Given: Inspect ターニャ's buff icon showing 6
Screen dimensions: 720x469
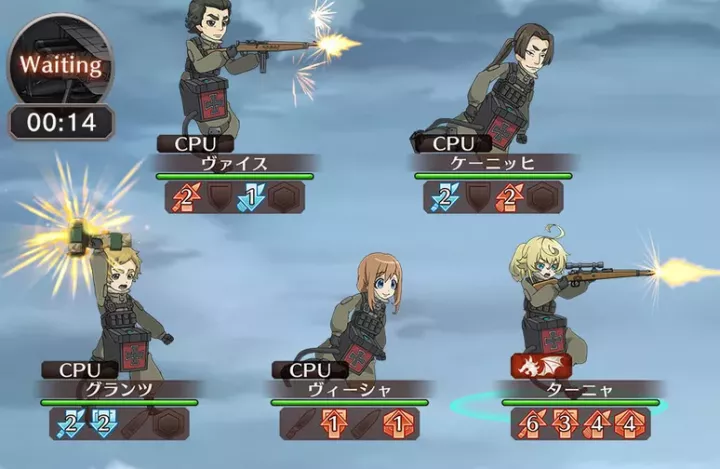Looking at the screenshot, I should pos(530,424).
